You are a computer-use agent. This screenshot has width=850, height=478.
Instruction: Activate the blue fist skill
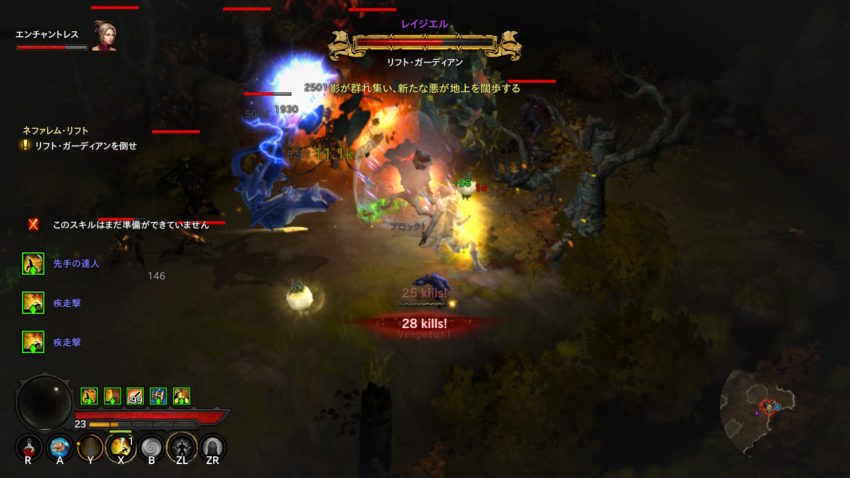(60, 447)
